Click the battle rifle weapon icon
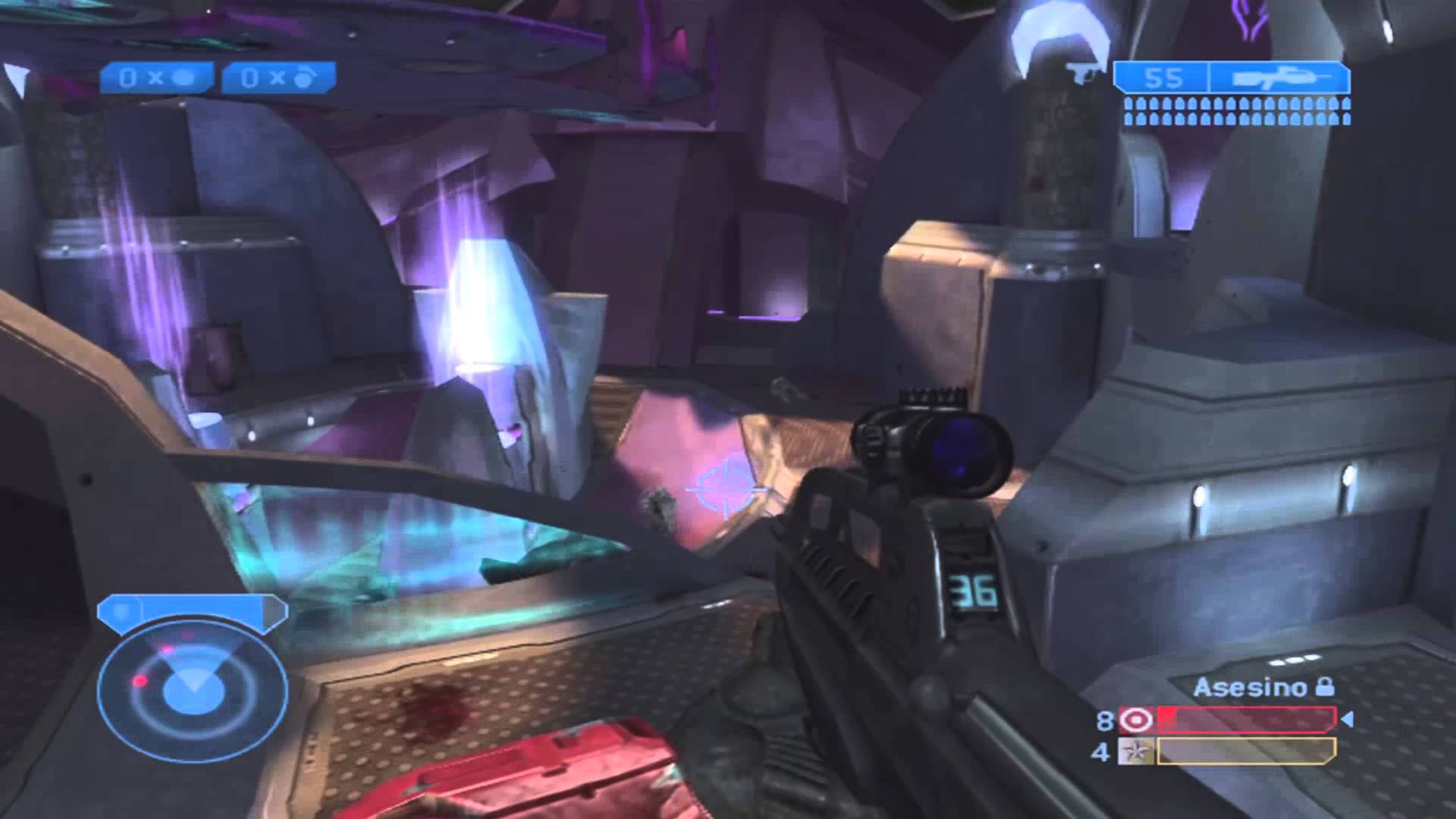The height and width of the screenshot is (819, 1456). (1279, 78)
